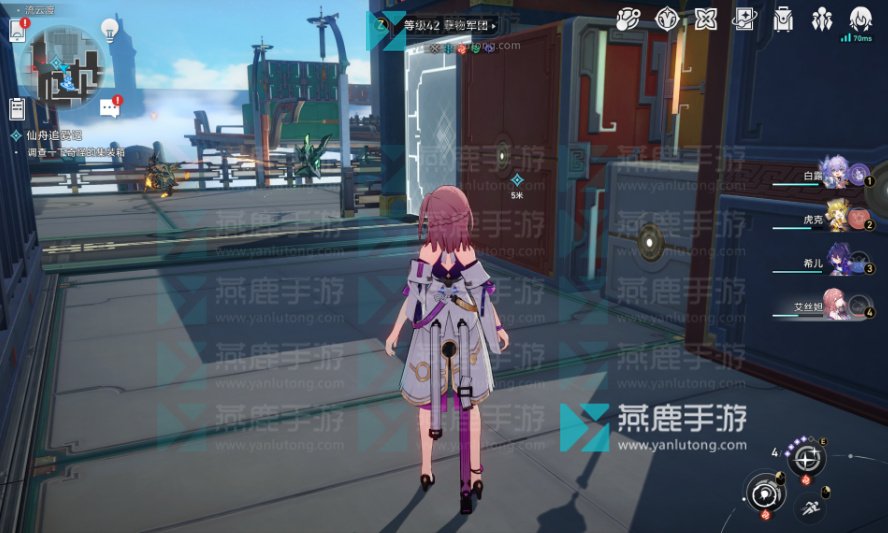Open the four-petal flower icon
The image size is (888, 533).
point(706,18)
